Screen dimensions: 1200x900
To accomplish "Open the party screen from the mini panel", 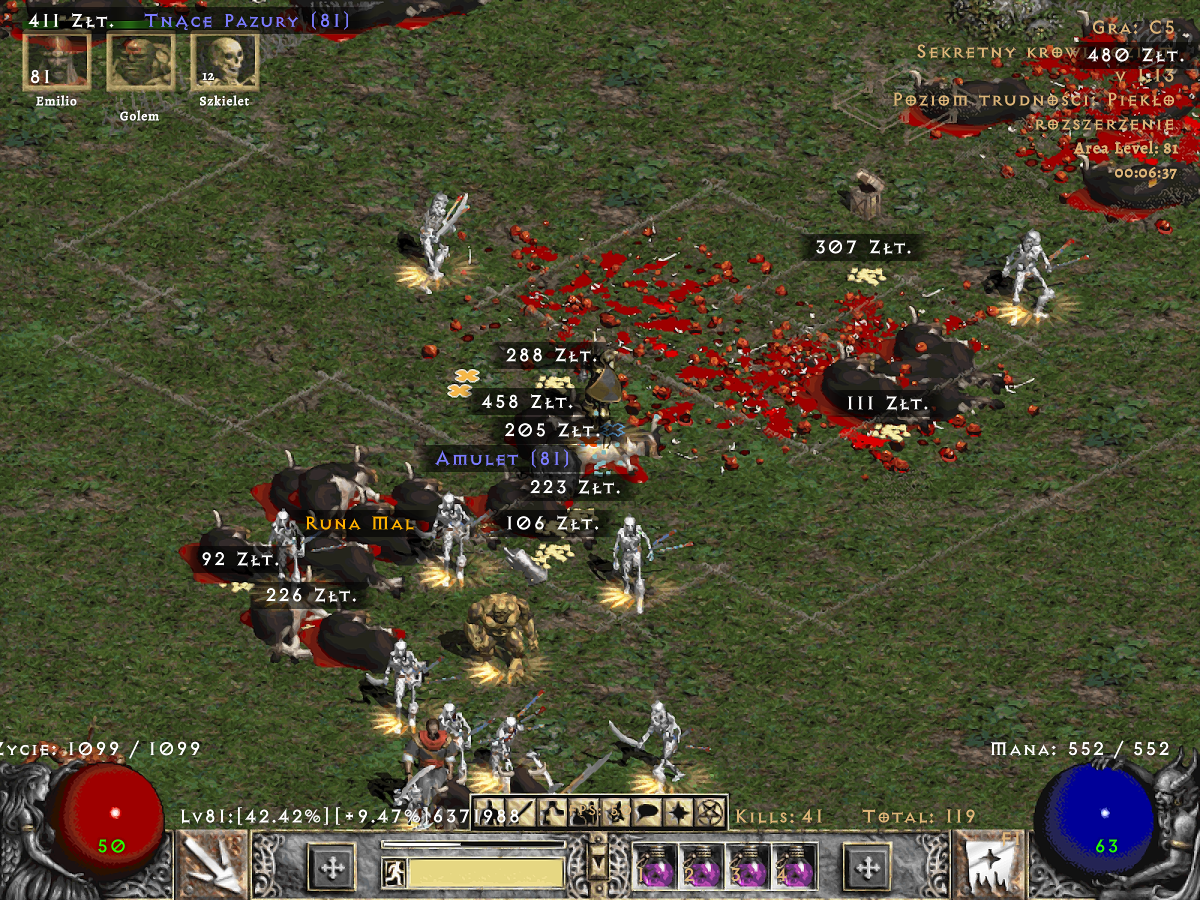I will click(x=584, y=811).
